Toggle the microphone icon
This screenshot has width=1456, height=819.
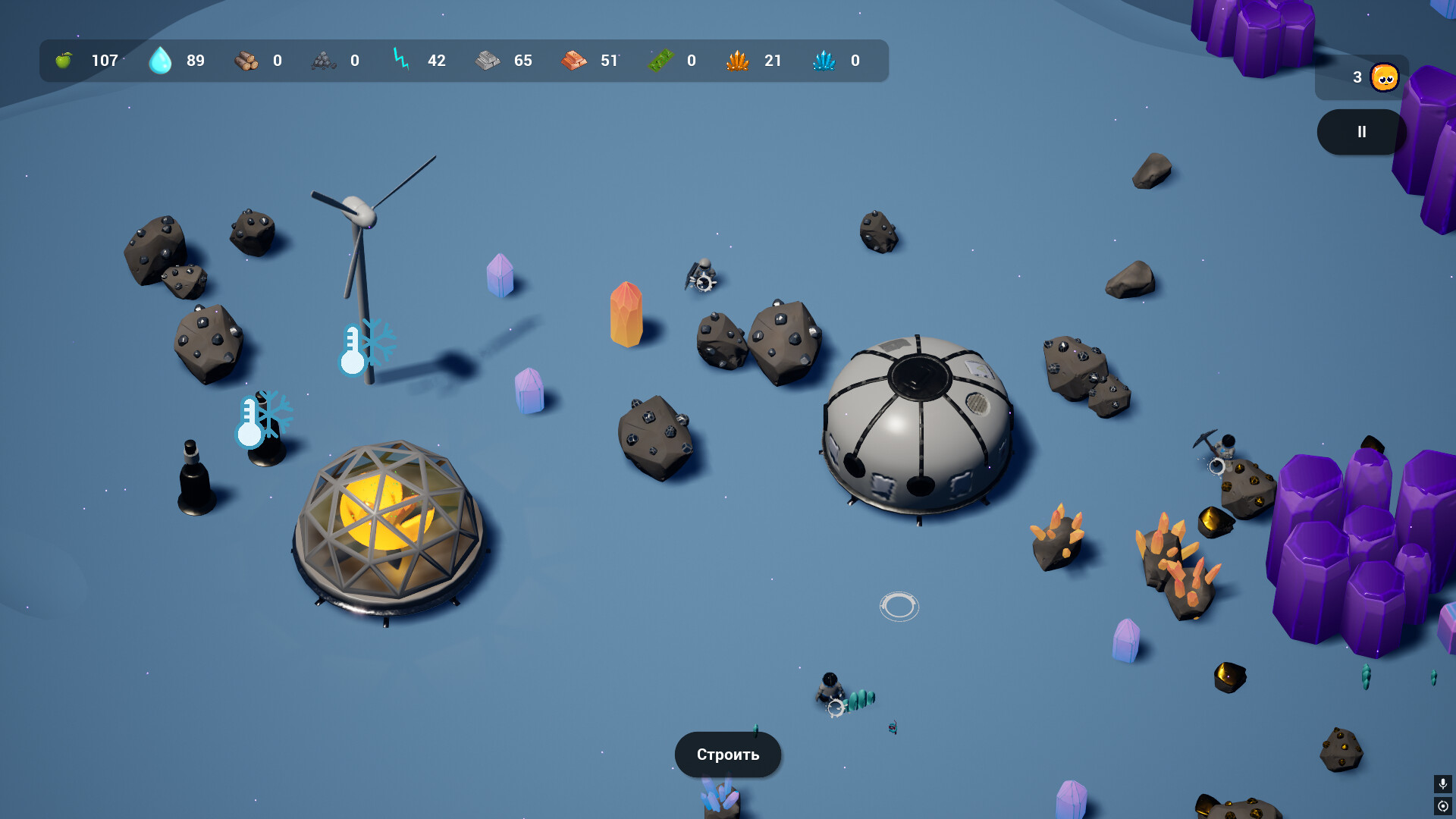1442,783
